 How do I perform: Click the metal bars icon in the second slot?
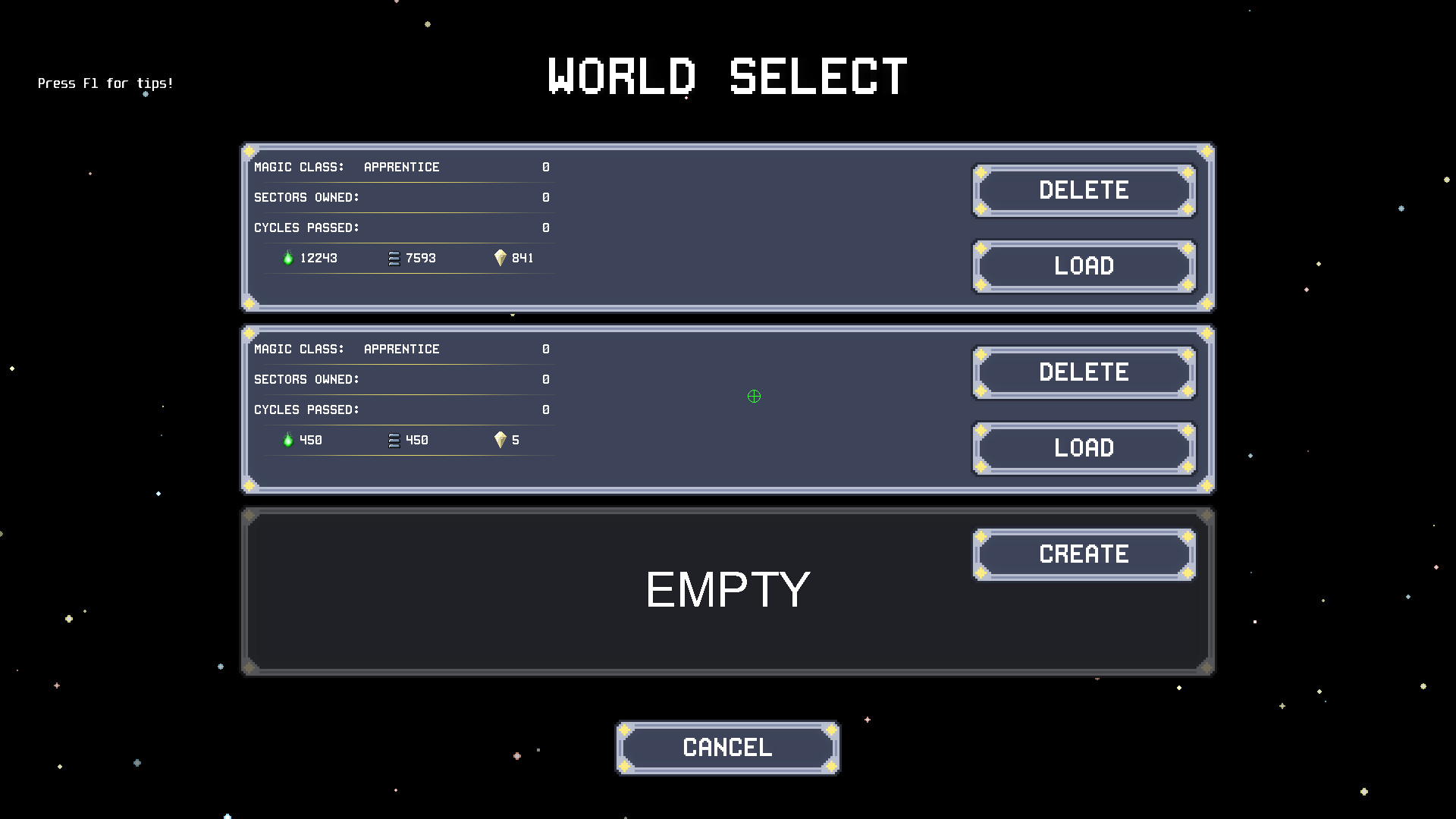[394, 440]
